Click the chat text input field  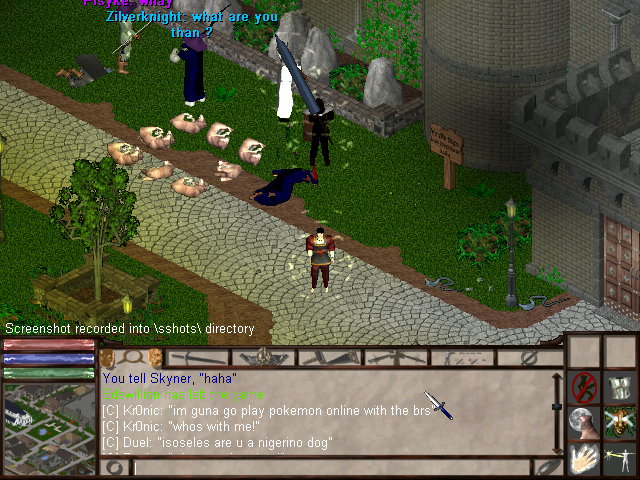pos(330,467)
